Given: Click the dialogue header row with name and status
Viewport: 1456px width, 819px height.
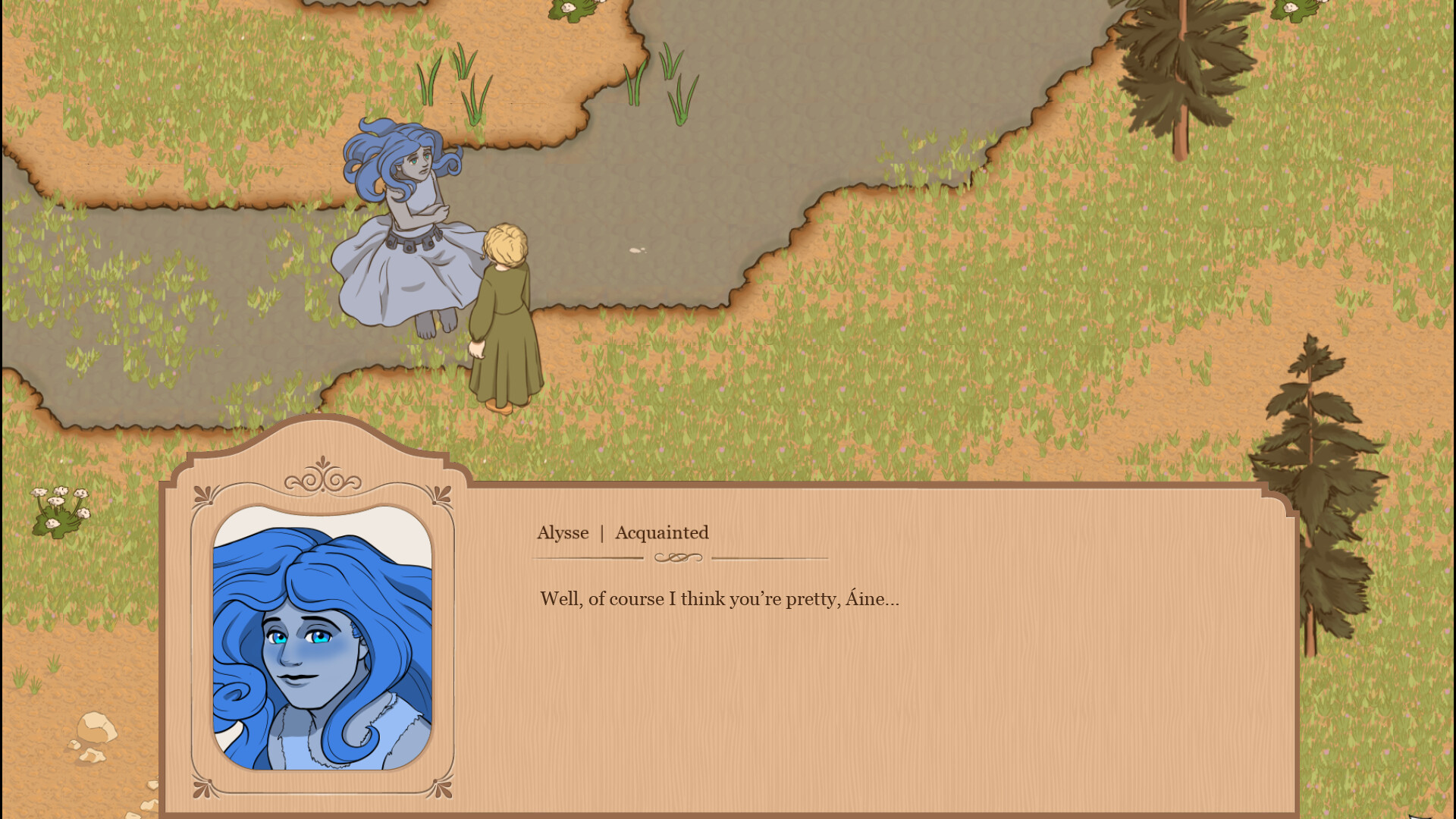Looking at the screenshot, I should [622, 533].
